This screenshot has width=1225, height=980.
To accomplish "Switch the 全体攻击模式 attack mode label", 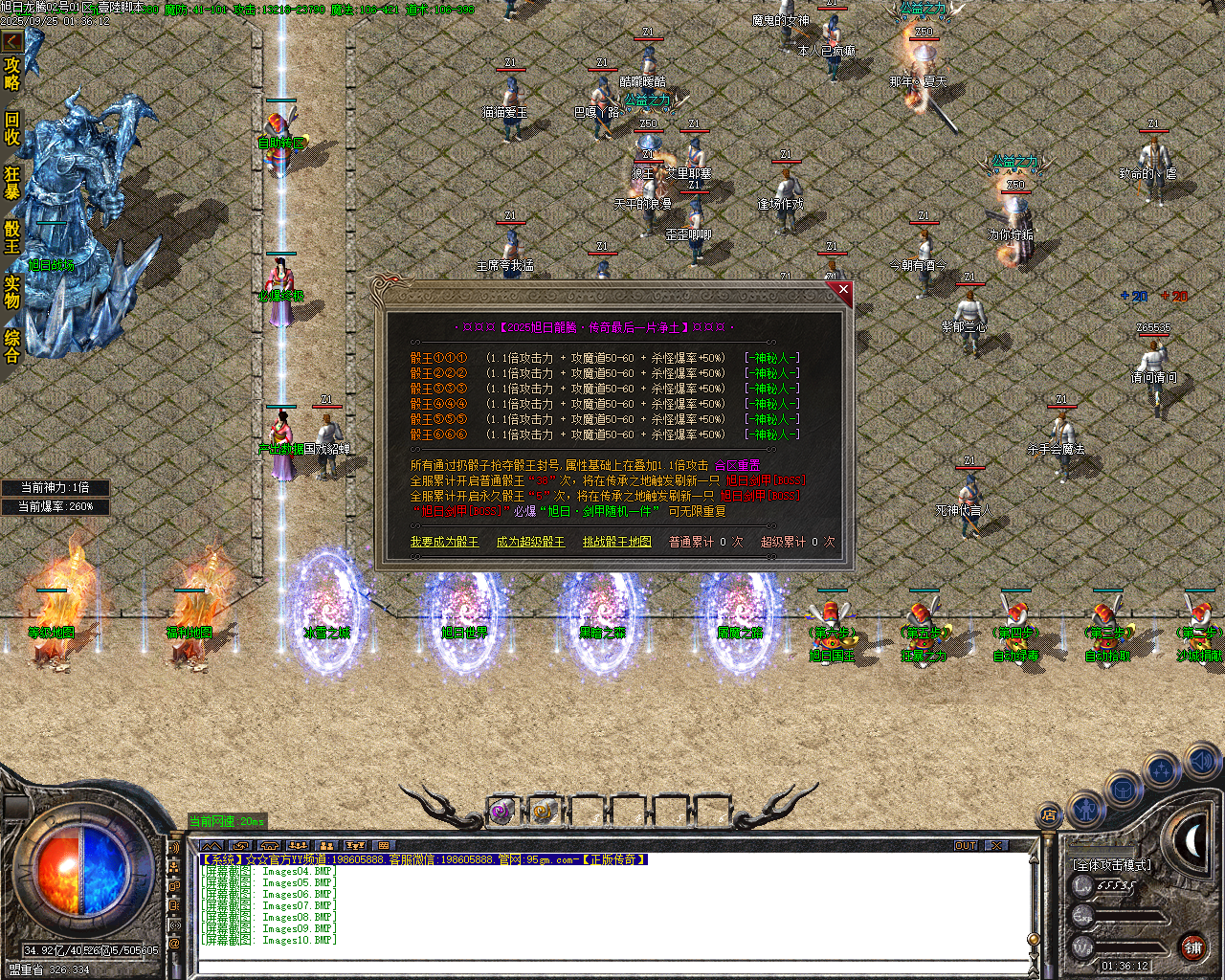I will (1112, 865).
